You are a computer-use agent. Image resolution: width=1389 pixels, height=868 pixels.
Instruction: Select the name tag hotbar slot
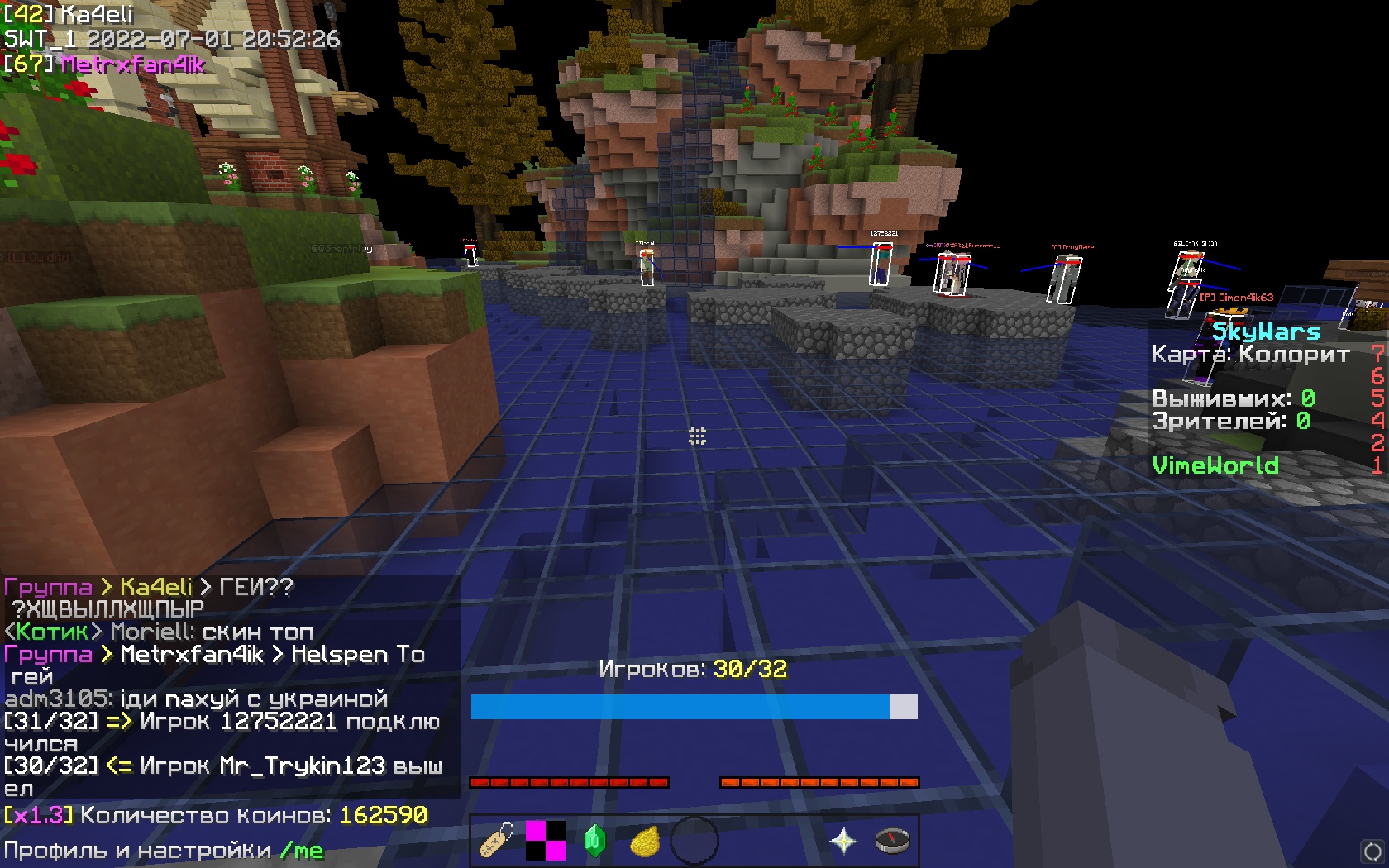coord(496,840)
